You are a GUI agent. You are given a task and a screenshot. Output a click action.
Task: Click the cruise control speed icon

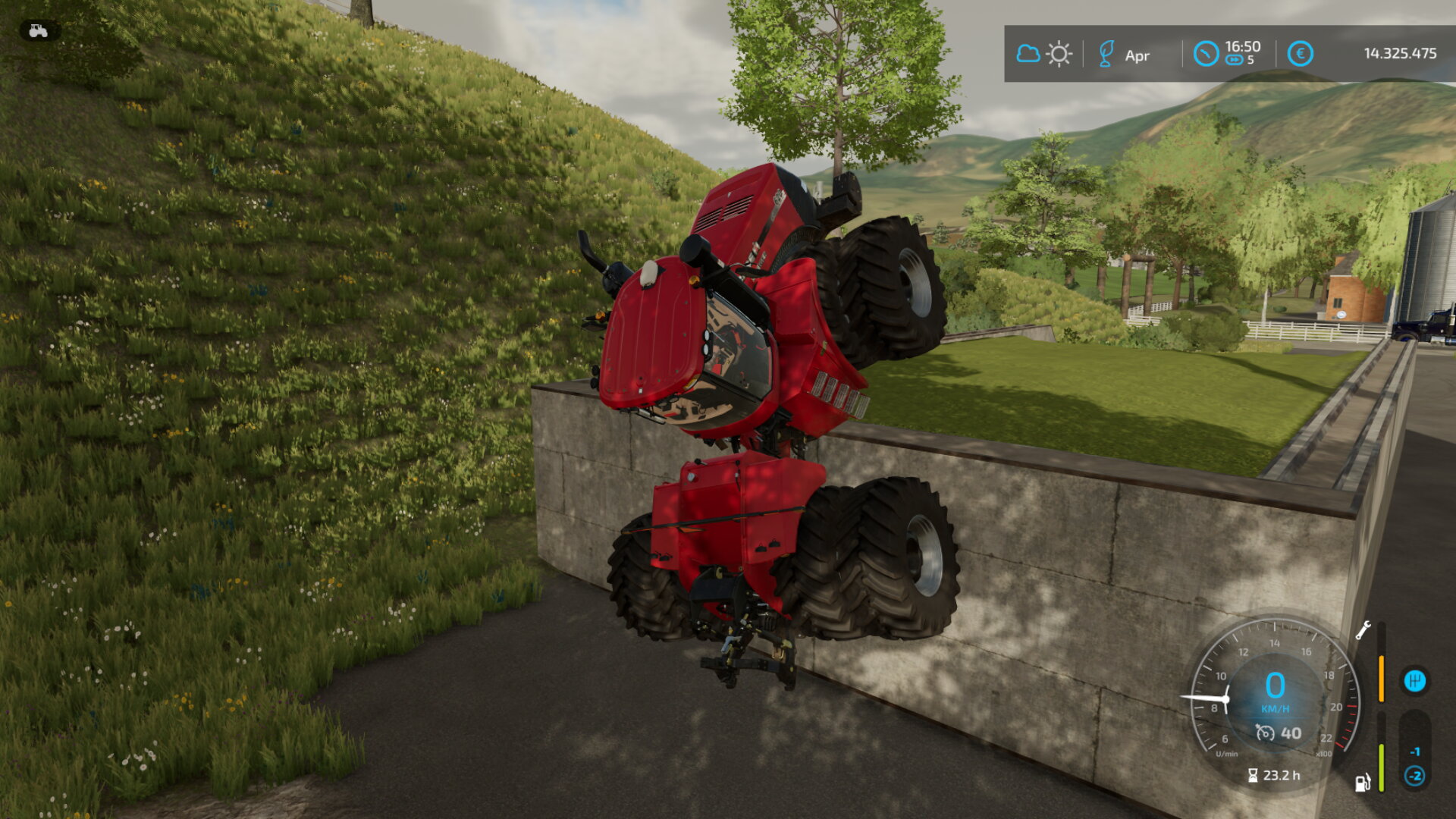pos(1265,733)
